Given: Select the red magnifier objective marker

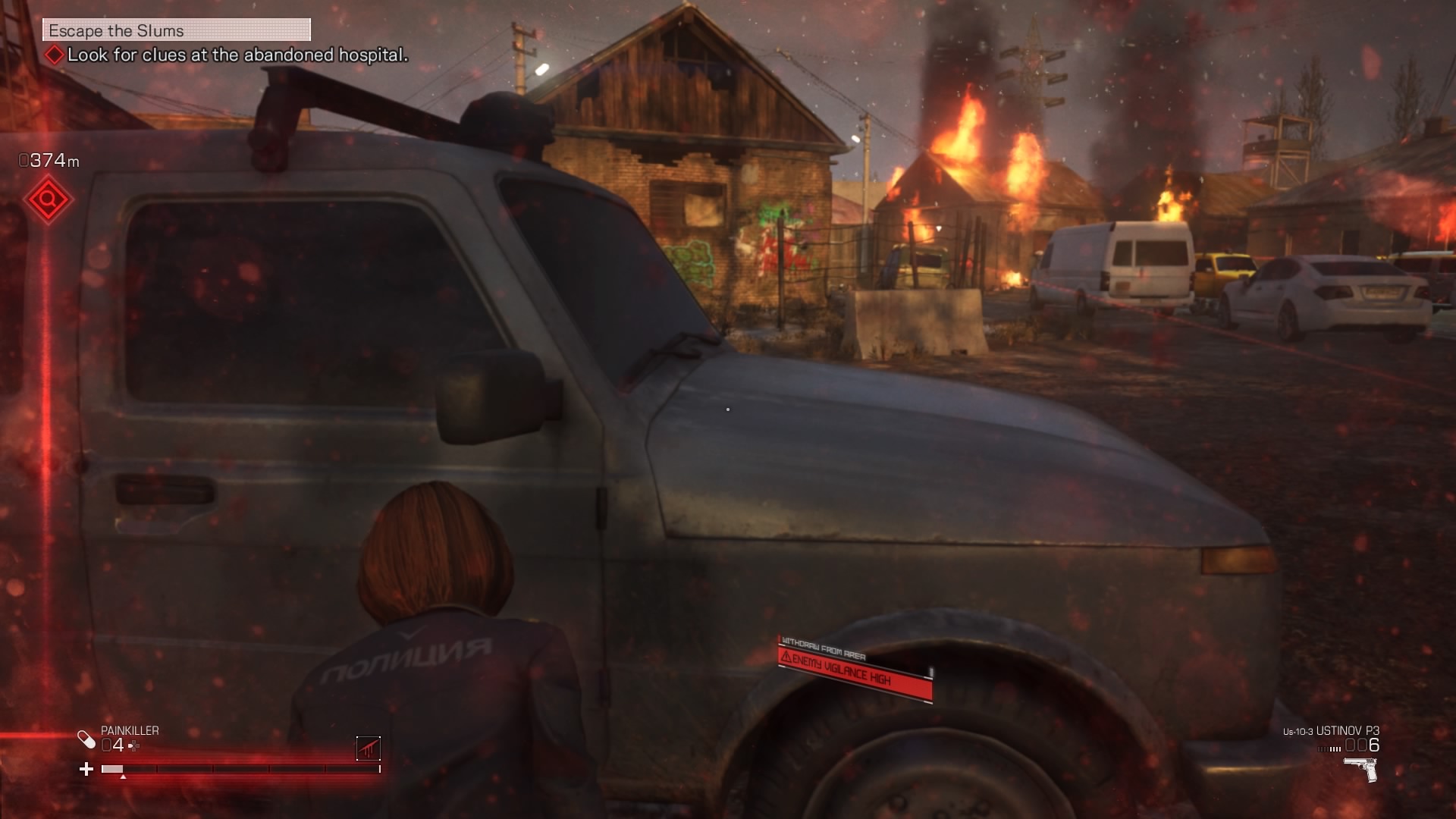Looking at the screenshot, I should pyautogui.click(x=49, y=200).
